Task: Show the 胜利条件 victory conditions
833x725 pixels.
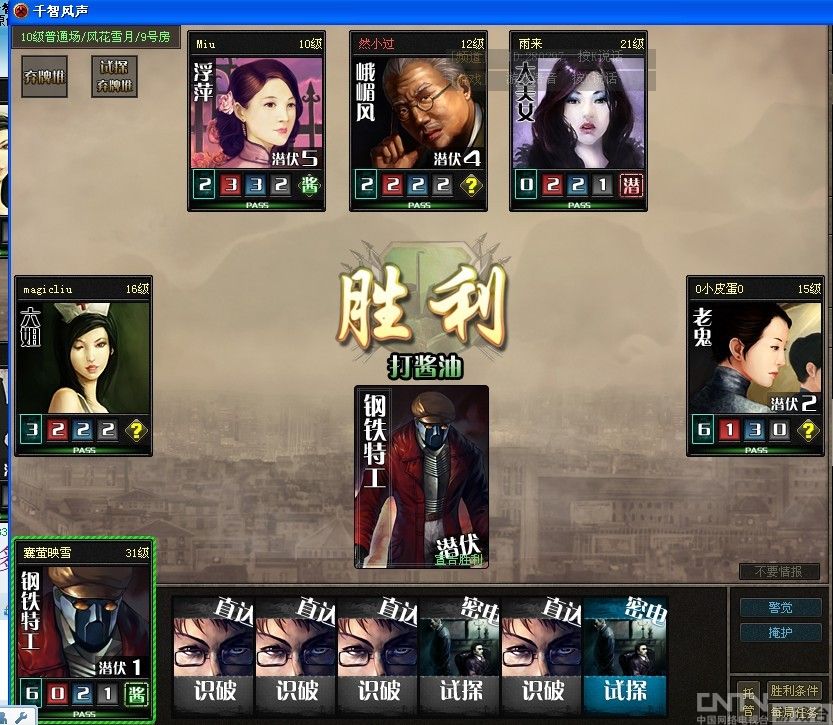Action: 794,691
